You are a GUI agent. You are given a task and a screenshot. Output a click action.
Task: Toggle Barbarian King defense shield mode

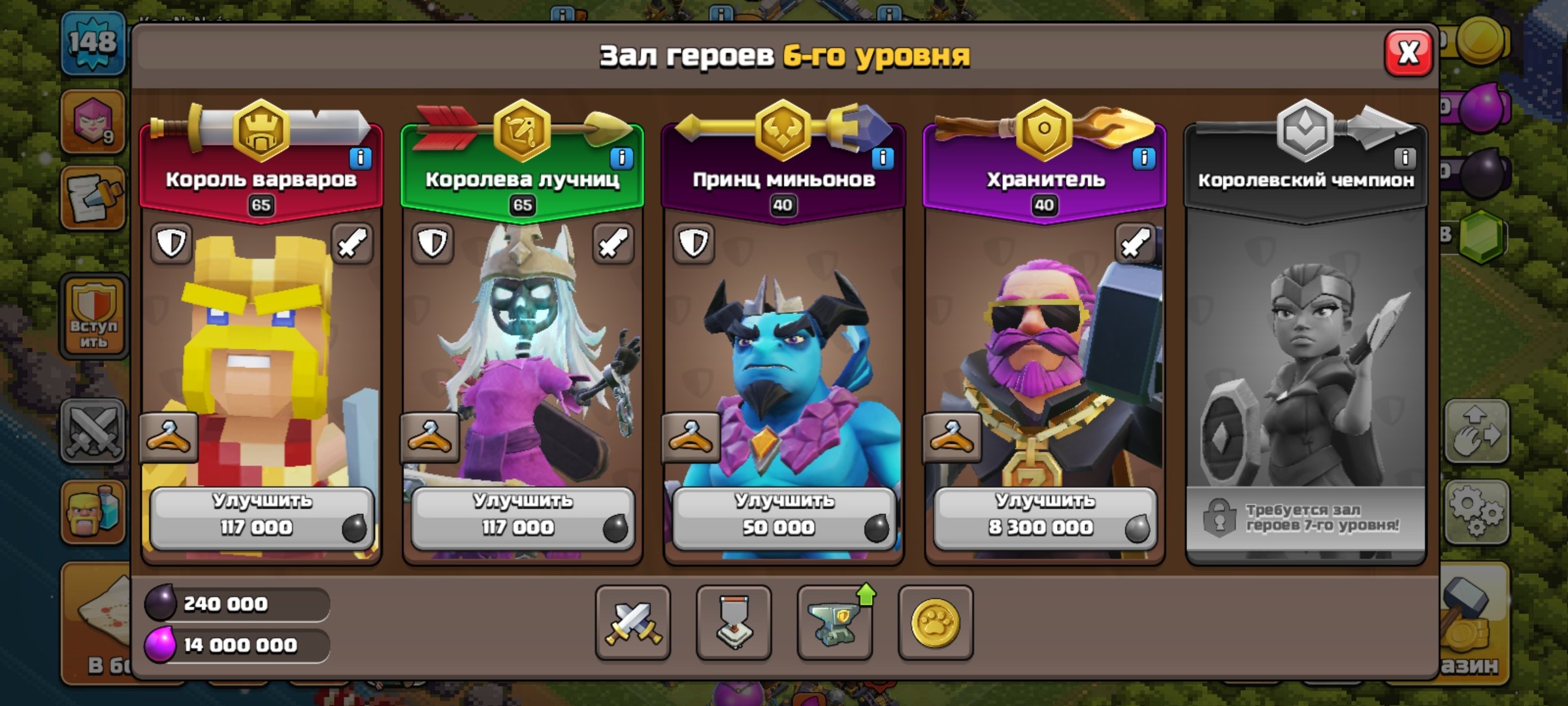pyautogui.click(x=171, y=243)
